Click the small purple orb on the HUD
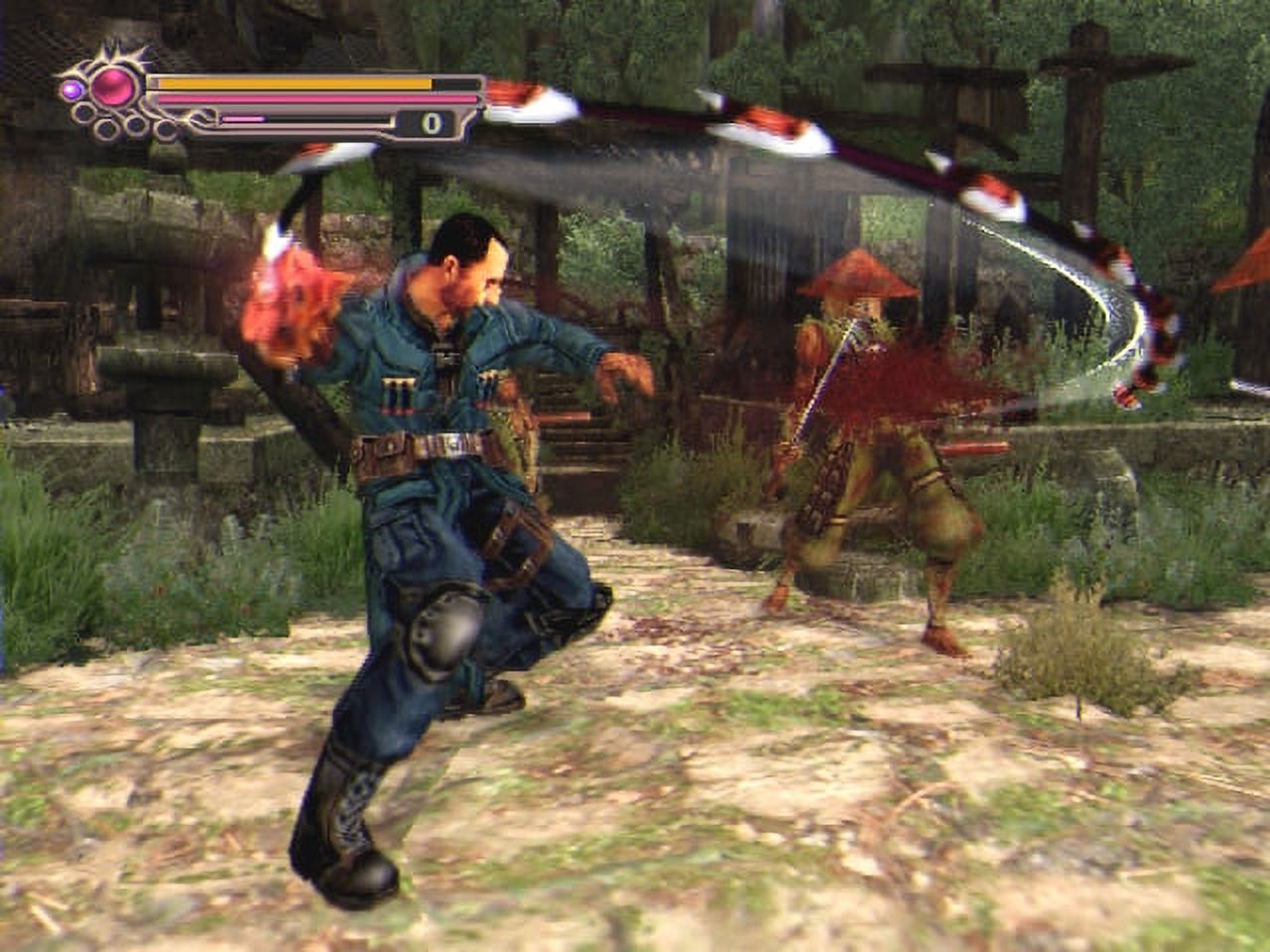The image size is (1270, 952). pyautogui.click(x=70, y=89)
